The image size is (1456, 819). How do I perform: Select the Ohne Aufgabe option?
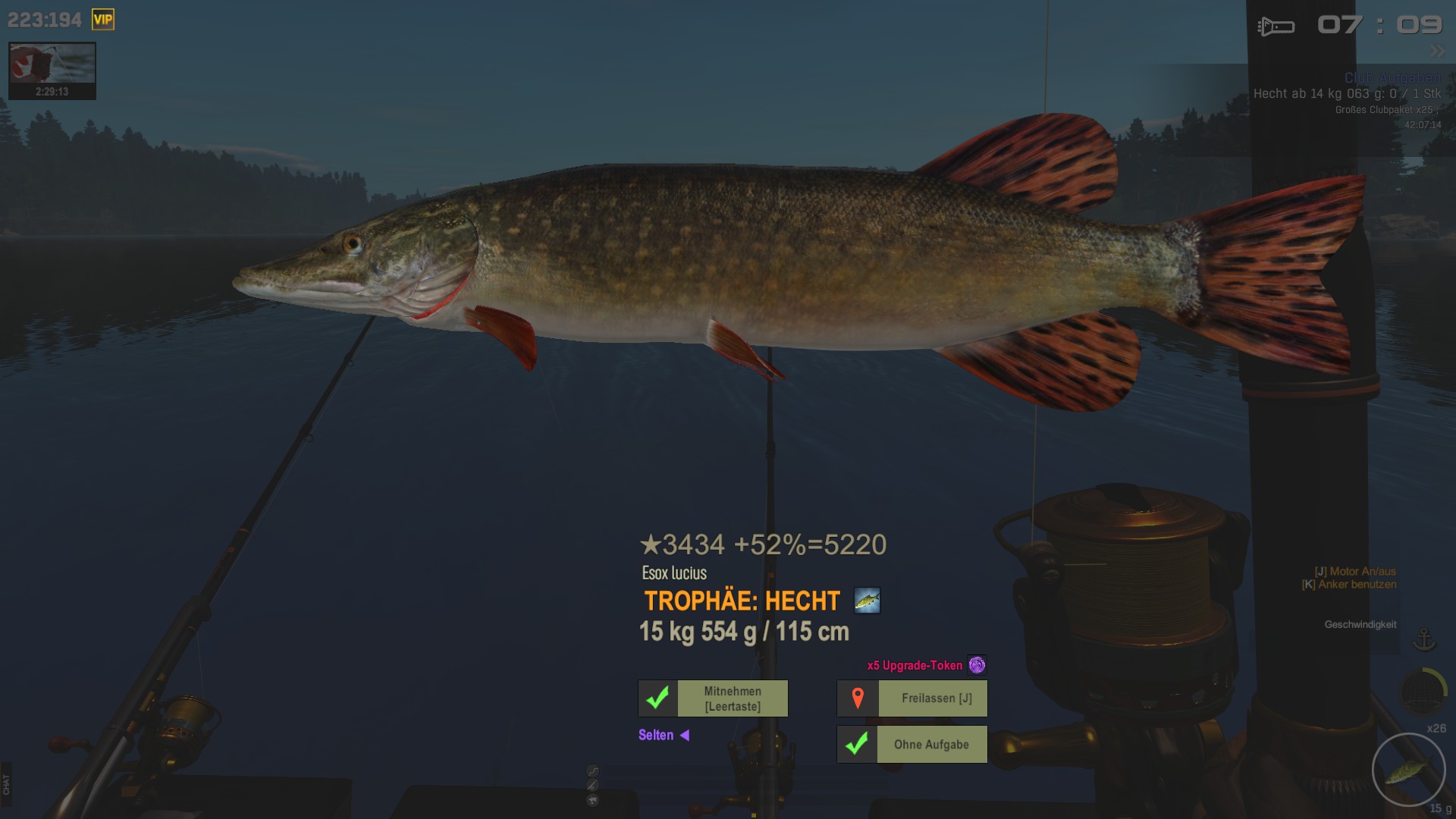point(912,745)
